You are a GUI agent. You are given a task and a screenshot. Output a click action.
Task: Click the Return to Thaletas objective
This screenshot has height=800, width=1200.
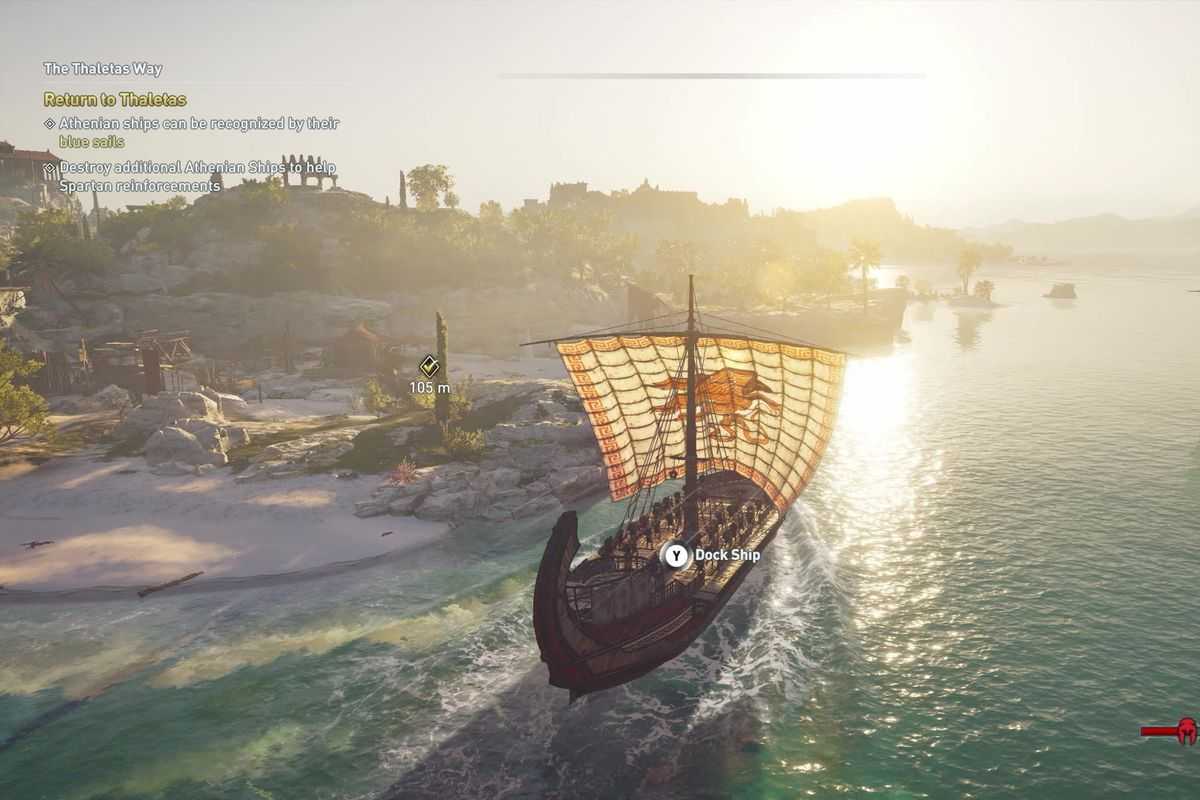pos(115,99)
